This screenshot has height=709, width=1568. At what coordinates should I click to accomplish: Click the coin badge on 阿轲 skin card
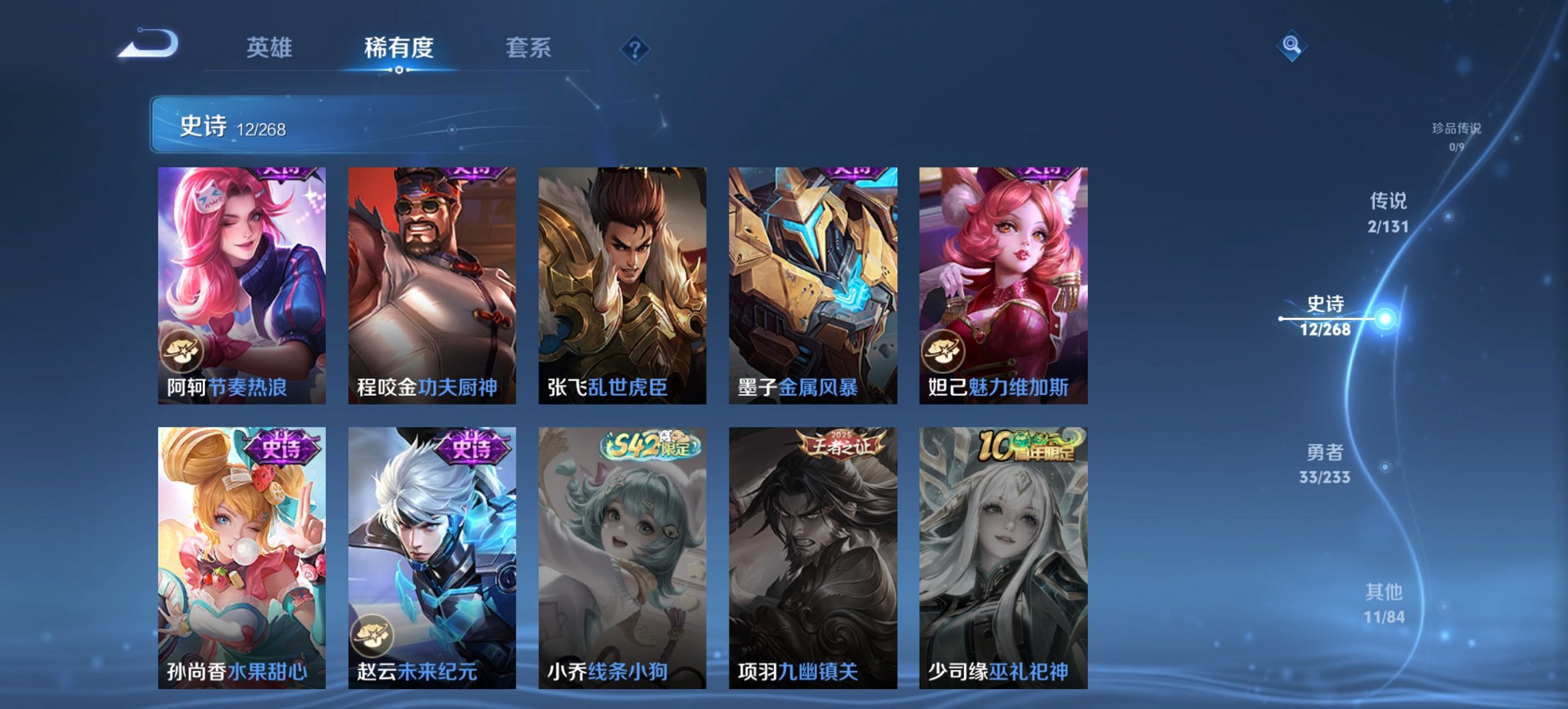click(x=182, y=351)
